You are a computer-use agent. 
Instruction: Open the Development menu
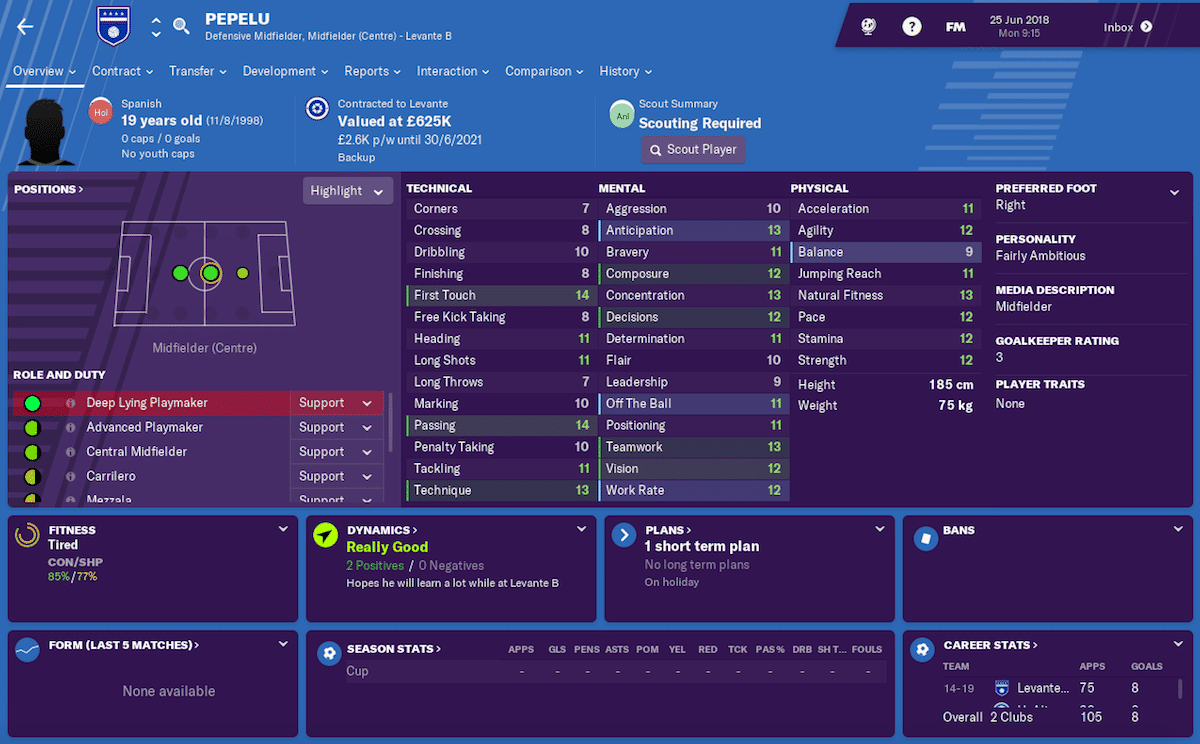pyautogui.click(x=285, y=71)
